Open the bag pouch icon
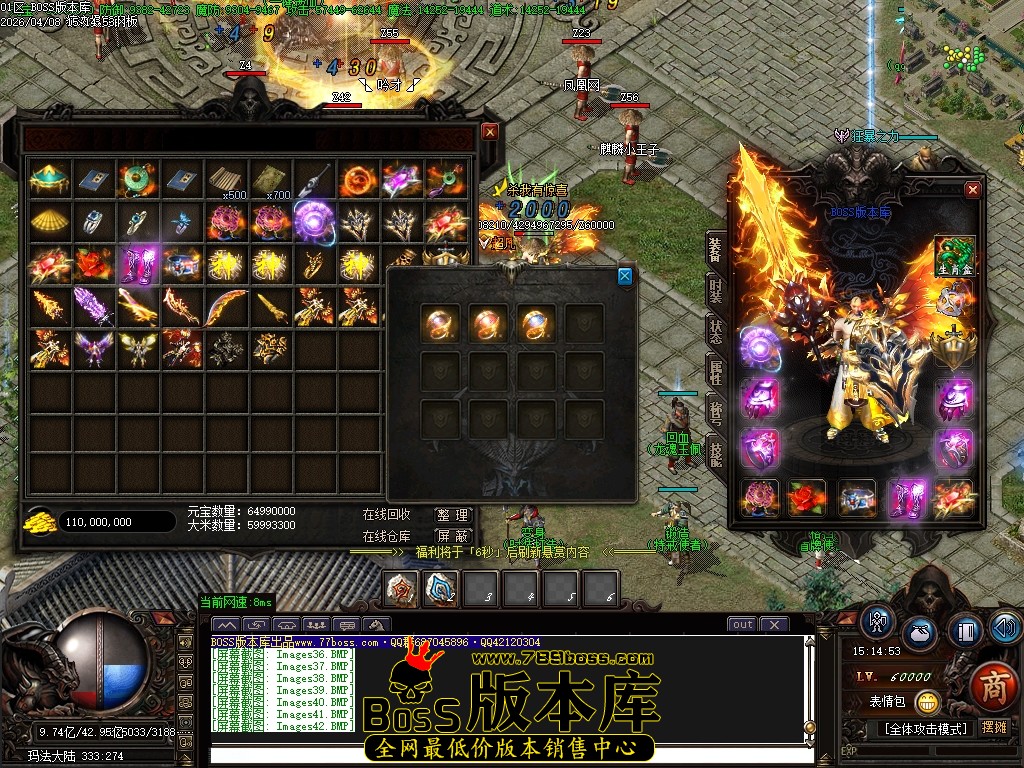This screenshot has height=768, width=1024. 920,634
